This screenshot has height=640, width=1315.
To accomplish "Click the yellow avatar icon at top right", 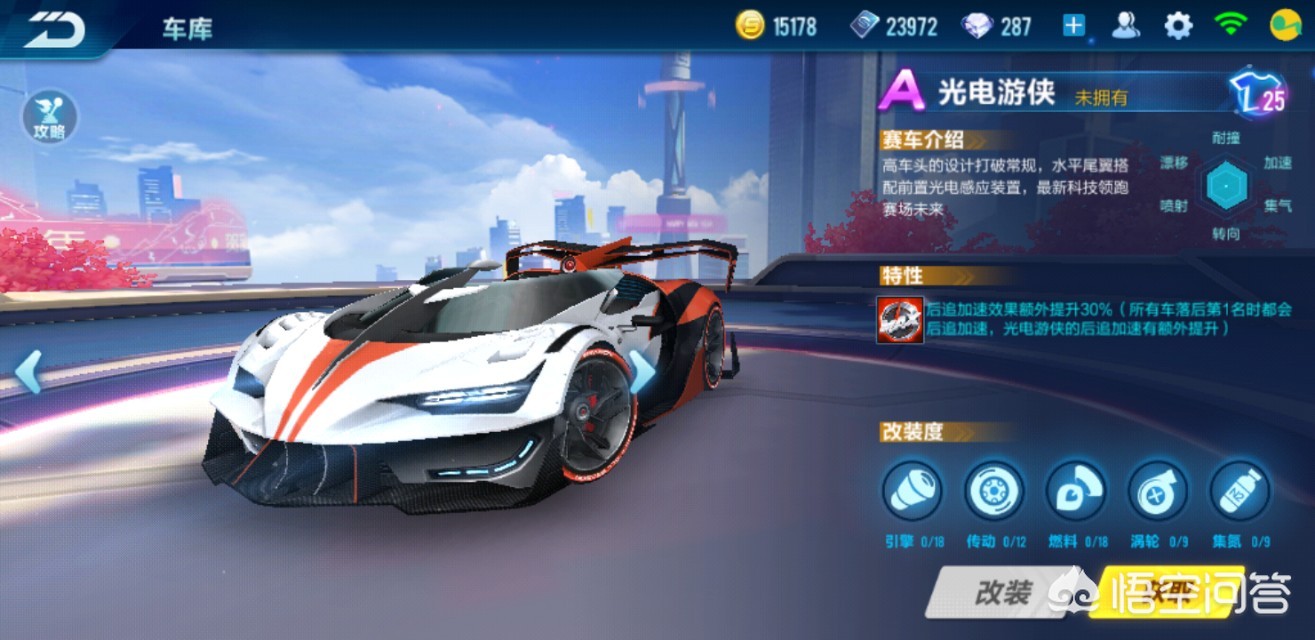I will (x=1283, y=26).
